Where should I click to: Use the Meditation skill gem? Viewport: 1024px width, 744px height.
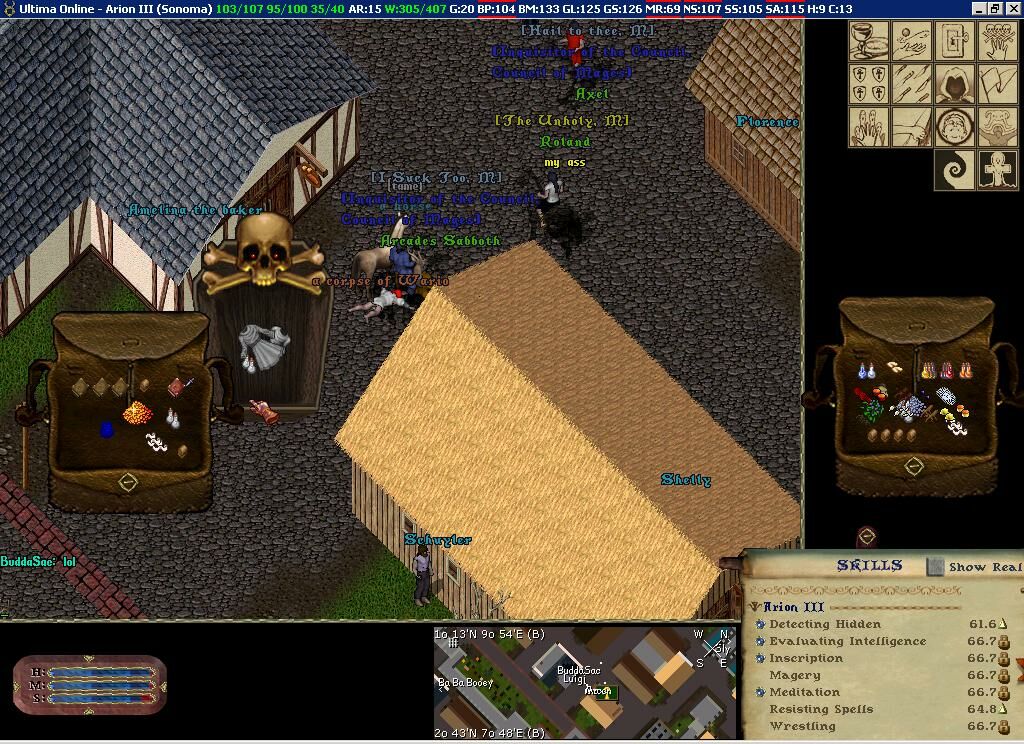coord(761,692)
